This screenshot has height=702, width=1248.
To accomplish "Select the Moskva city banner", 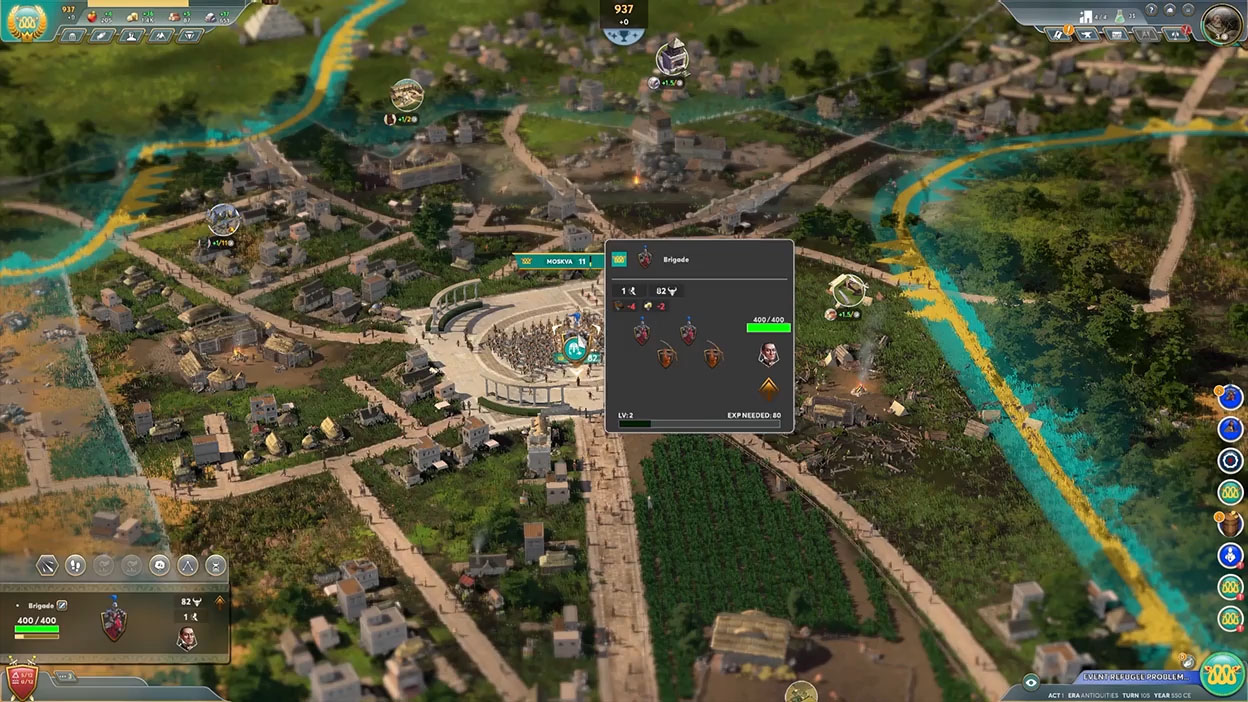I will [x=558, y=261].
